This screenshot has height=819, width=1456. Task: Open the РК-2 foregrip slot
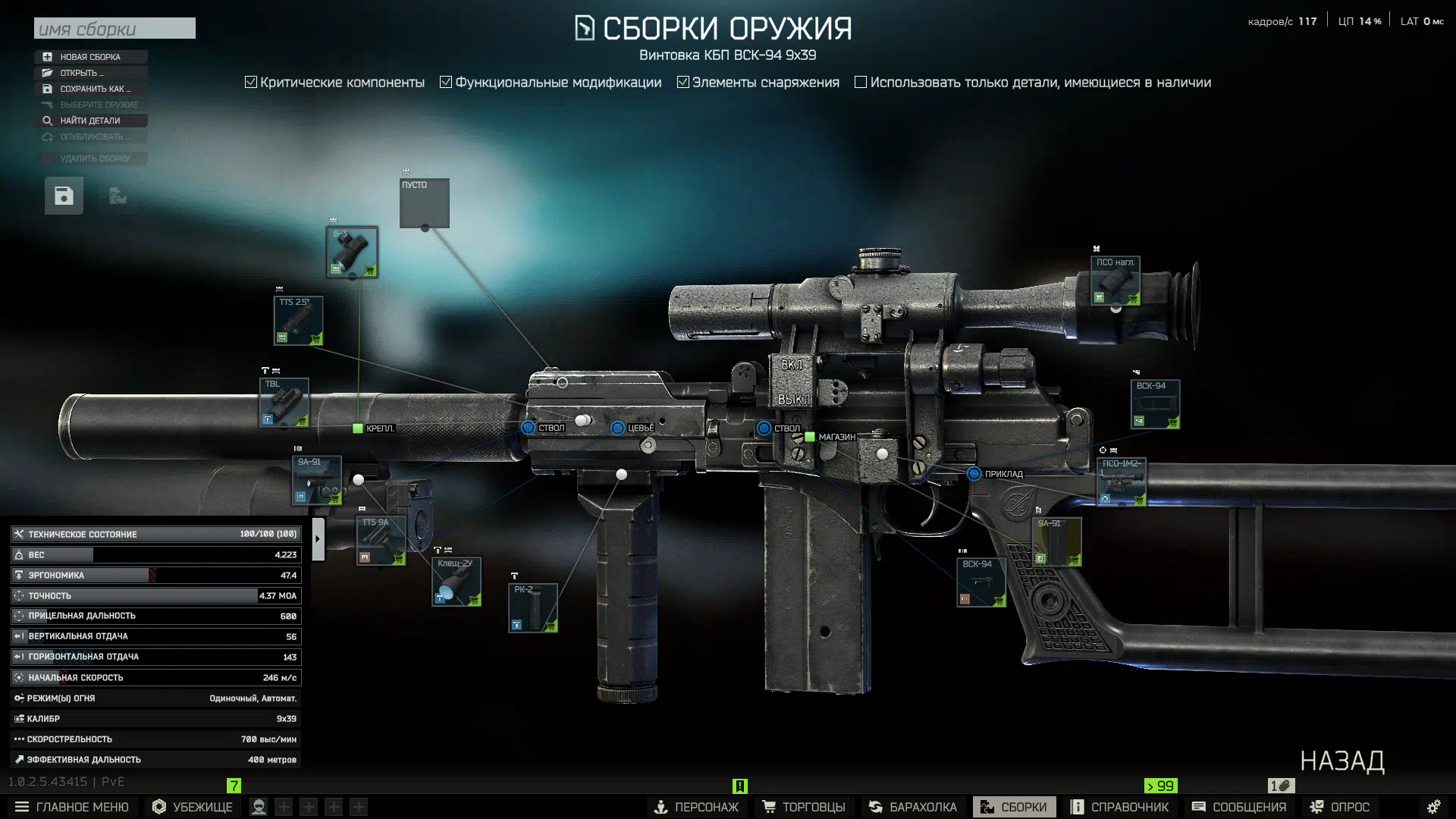(x=533, y=607)
